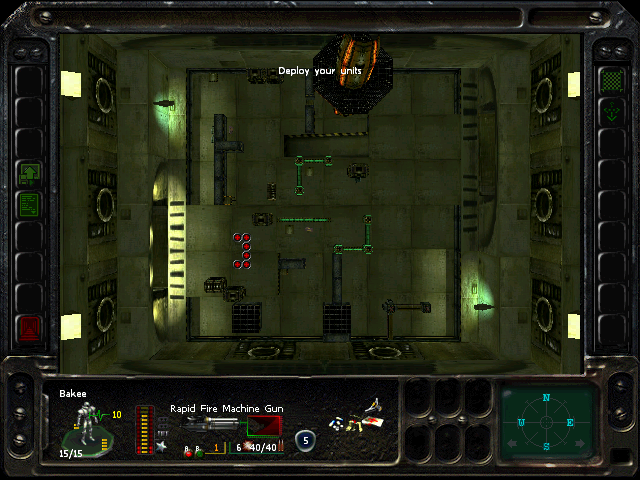The width and height of the screenshot is (640, 480).
Task: Select the Rapid Fire Machine Gun weapon
Action: (212, 426)
